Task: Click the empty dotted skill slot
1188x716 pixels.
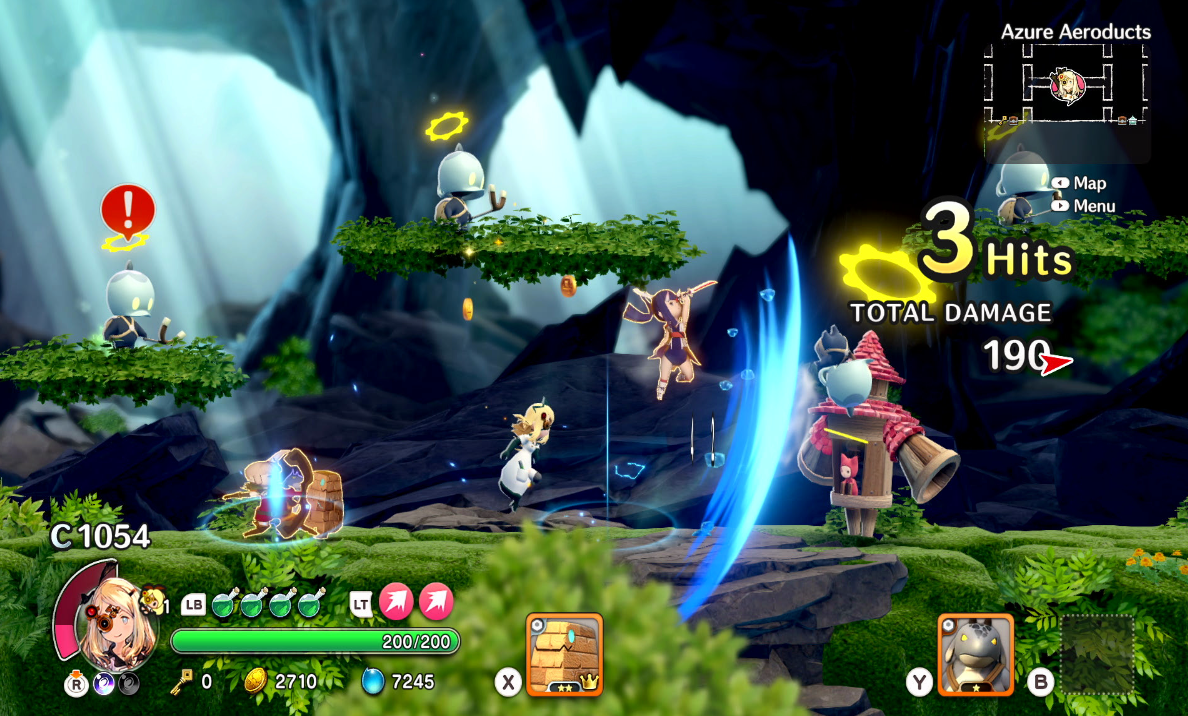Action: [1096, 653]
